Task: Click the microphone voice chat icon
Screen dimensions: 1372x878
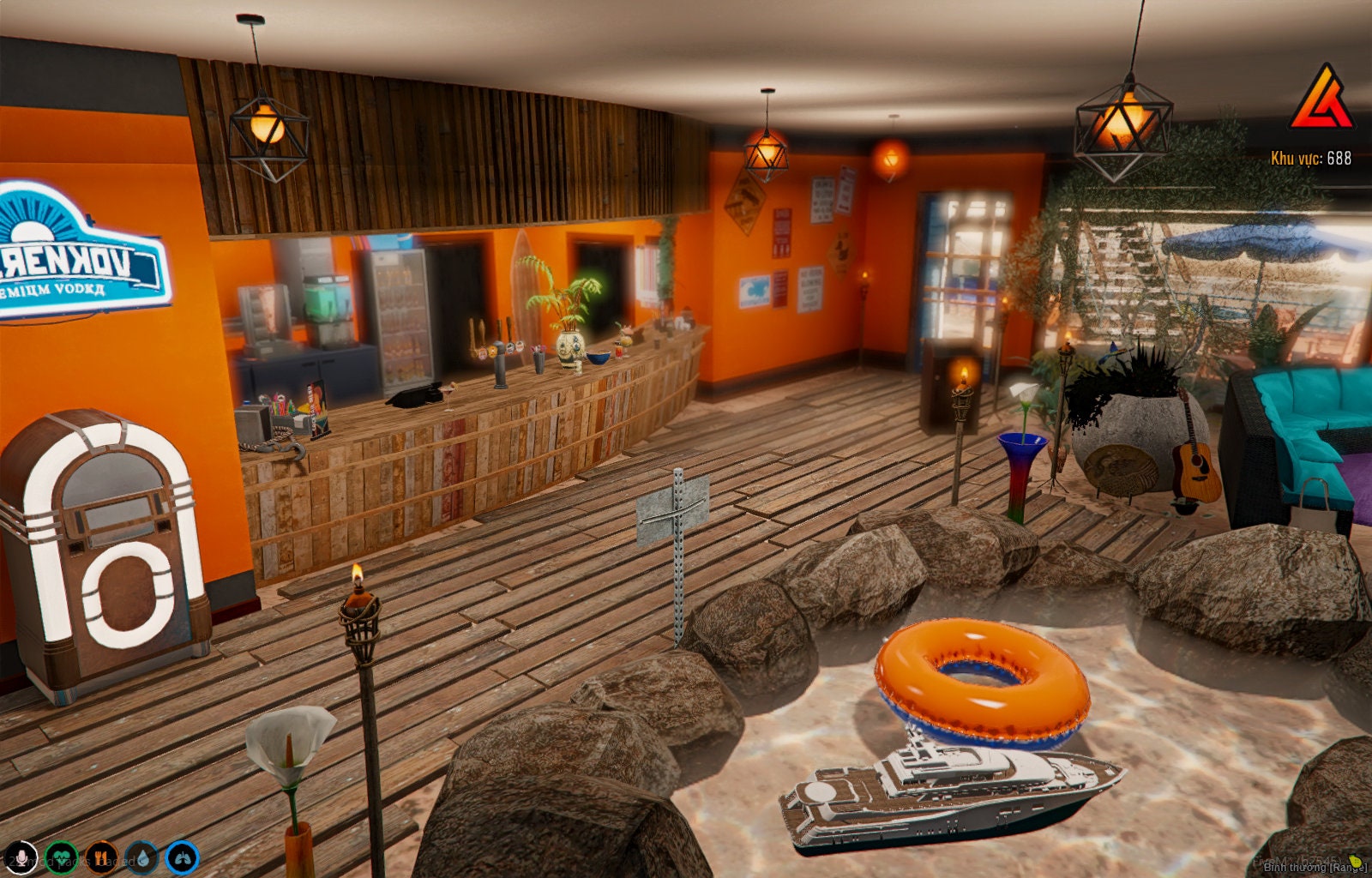Action: click(21, 857)
